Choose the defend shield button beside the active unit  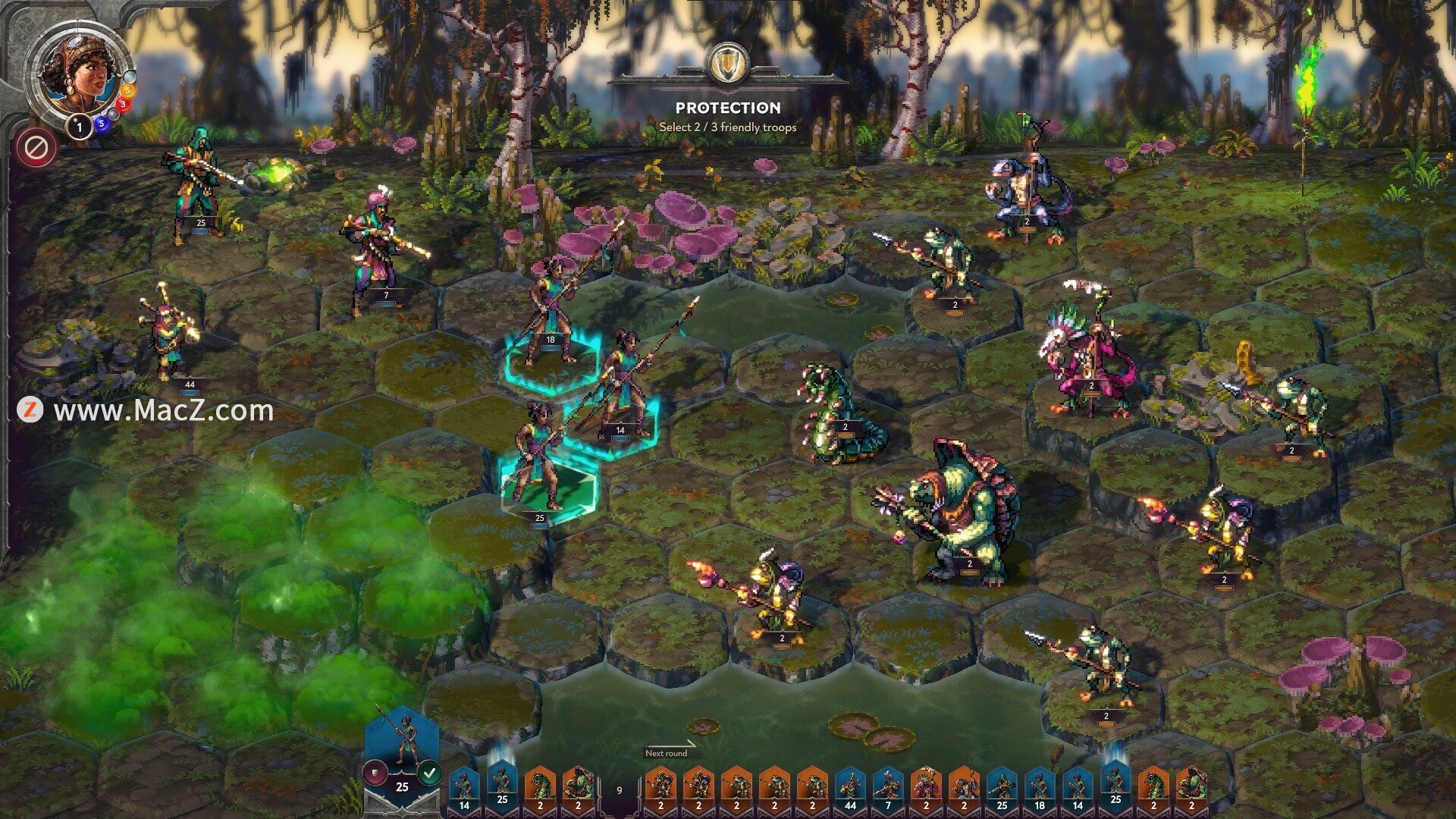click(x=375, y=773)
